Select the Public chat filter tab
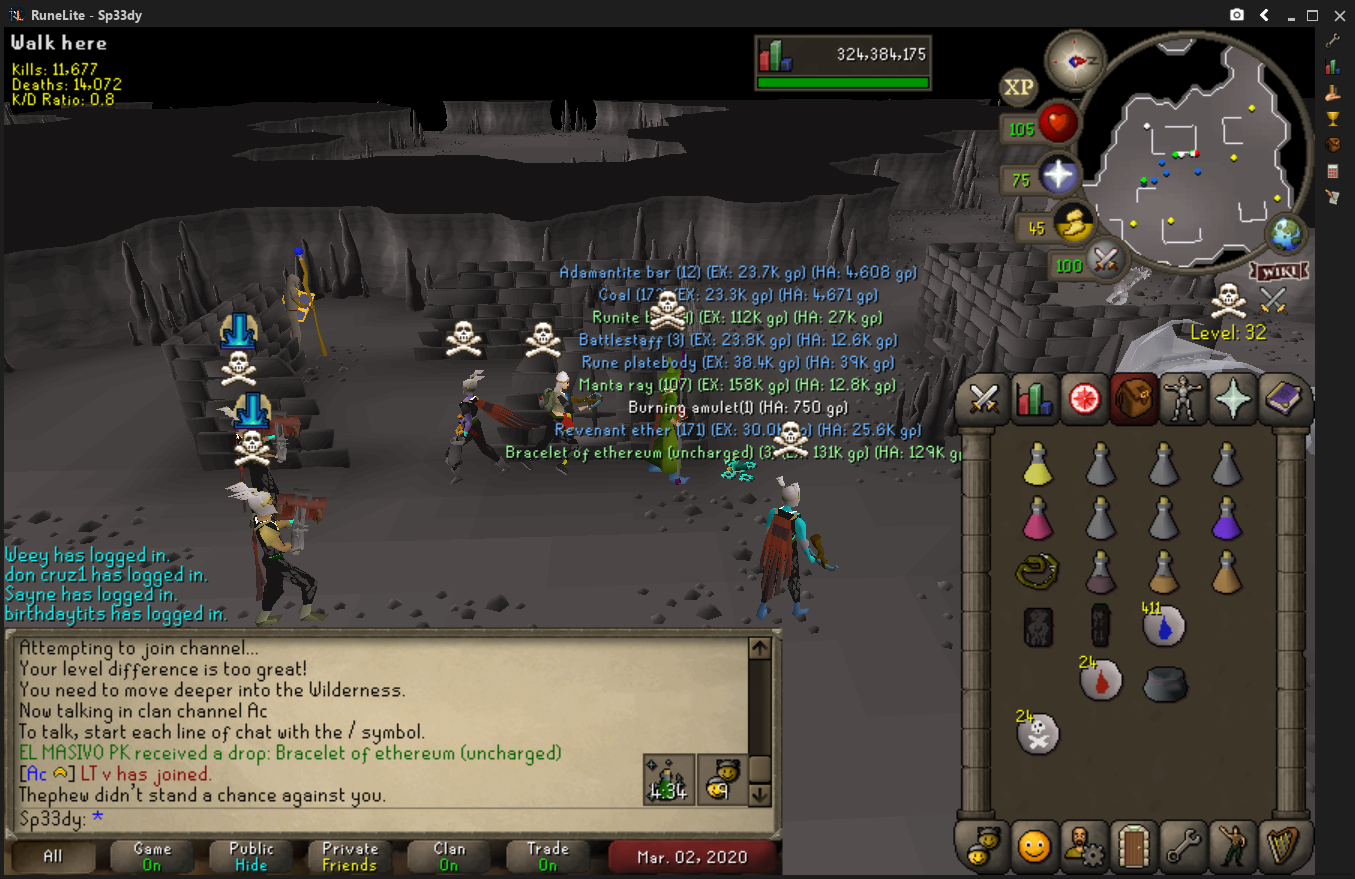Image resolution: width=1355 pixels, height=879 pixels. [251, 857]
